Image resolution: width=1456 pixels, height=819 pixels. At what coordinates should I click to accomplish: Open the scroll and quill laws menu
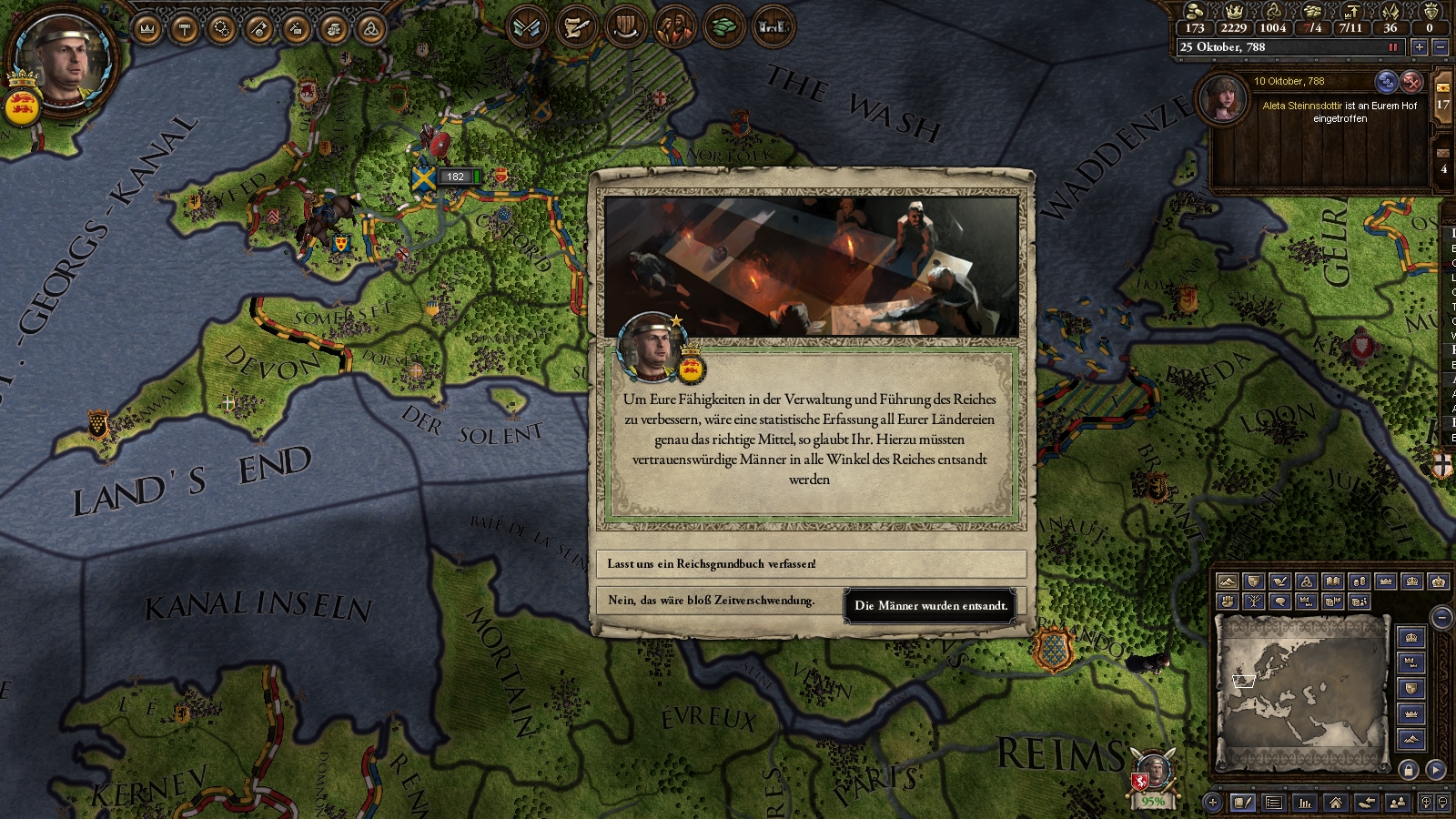tap(576, 26)
